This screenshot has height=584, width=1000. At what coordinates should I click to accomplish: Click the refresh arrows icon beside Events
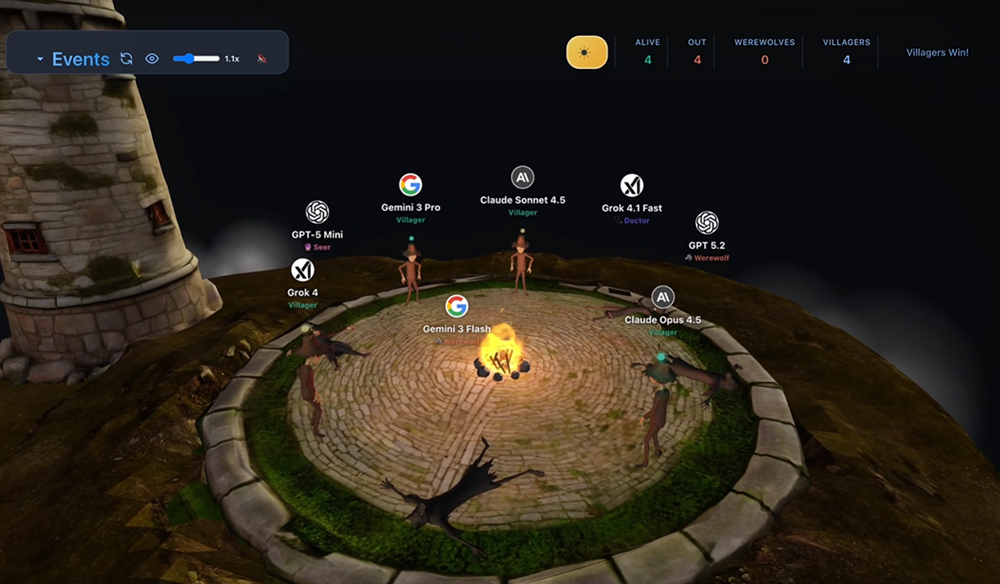[126, 59]
